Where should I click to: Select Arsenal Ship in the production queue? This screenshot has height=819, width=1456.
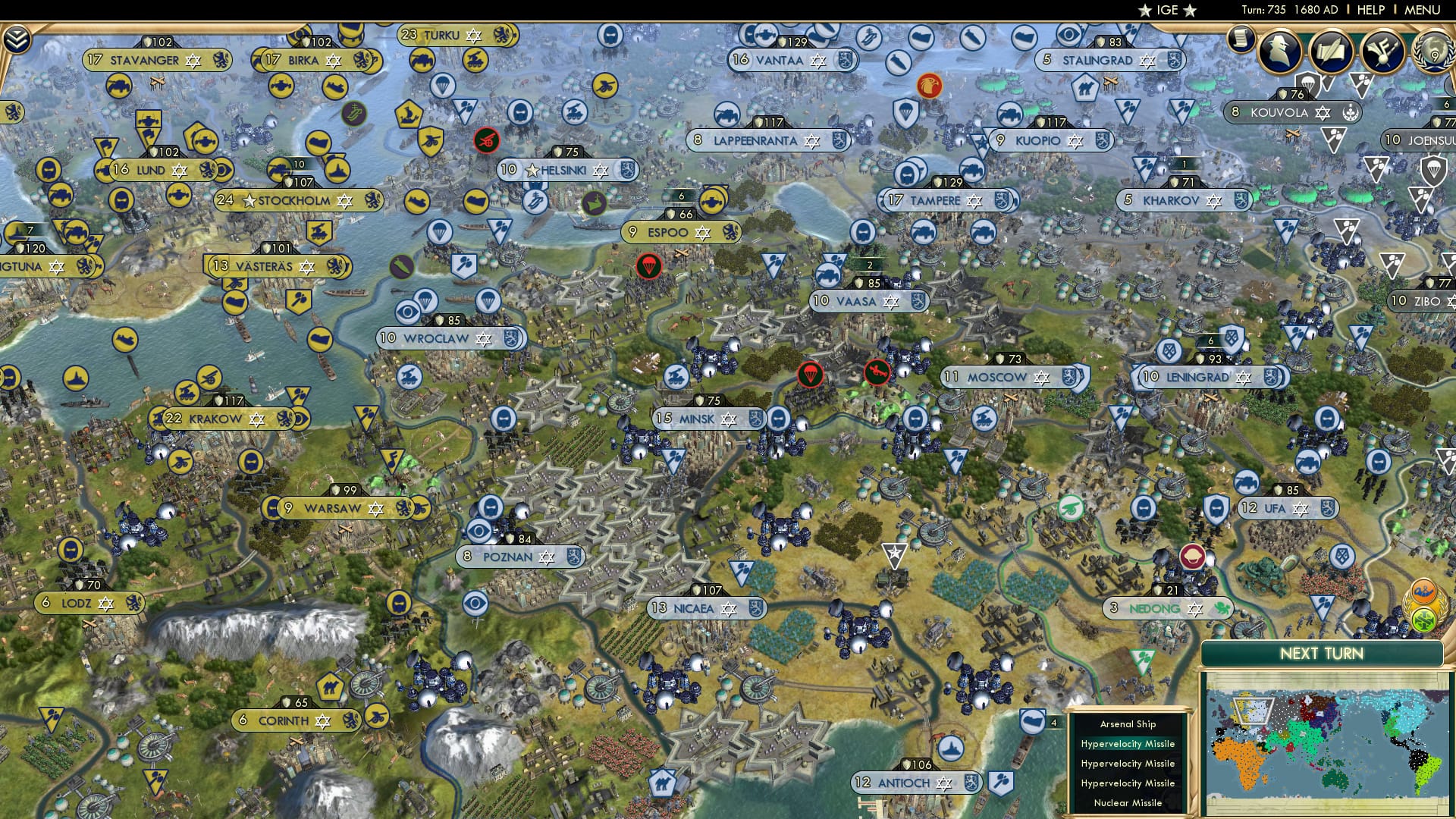[x=1127, y=724]
